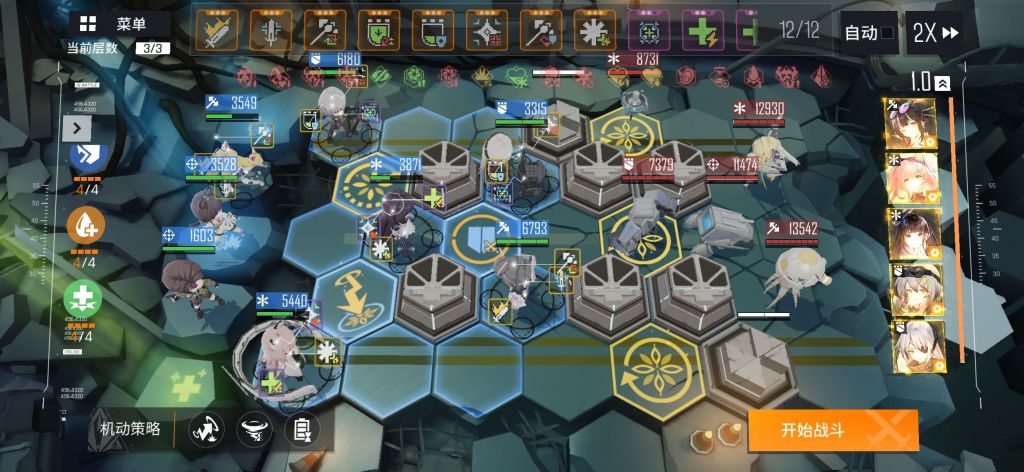Switch the 2X battle speed
1024x472 pixels.
tap(935, 33)
